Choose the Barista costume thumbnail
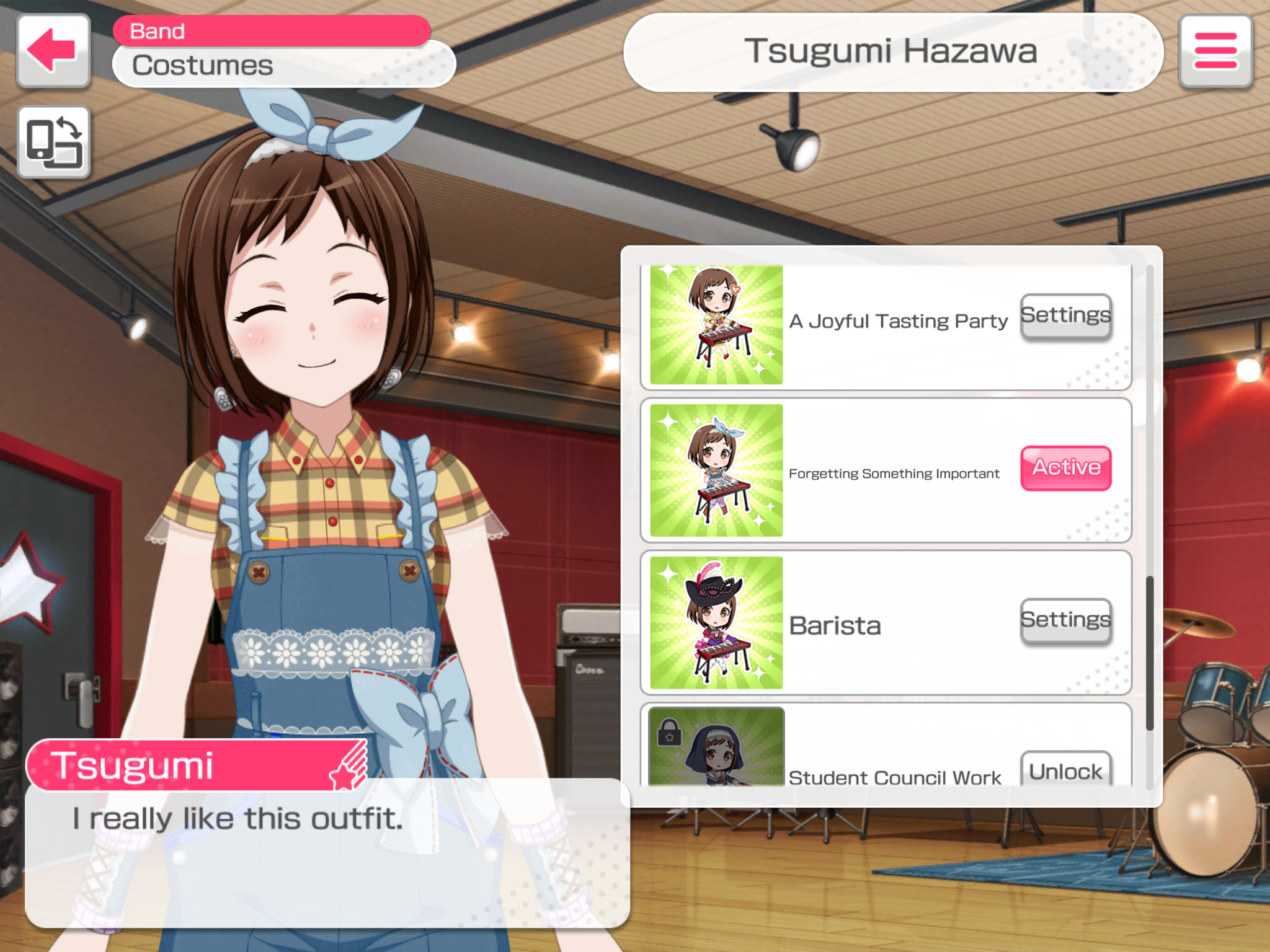The width and height of the screenshot is (1270, 952). [716, 623]
